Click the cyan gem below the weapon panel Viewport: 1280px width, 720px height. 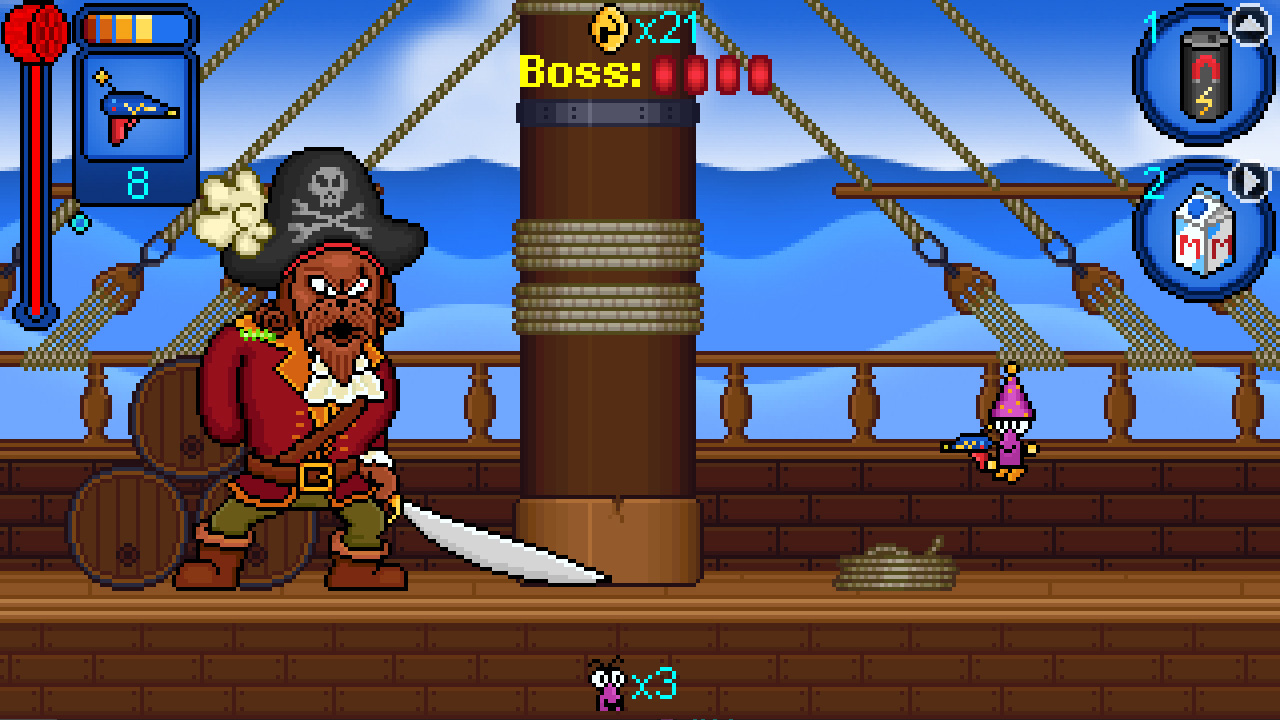pos(80,222)
